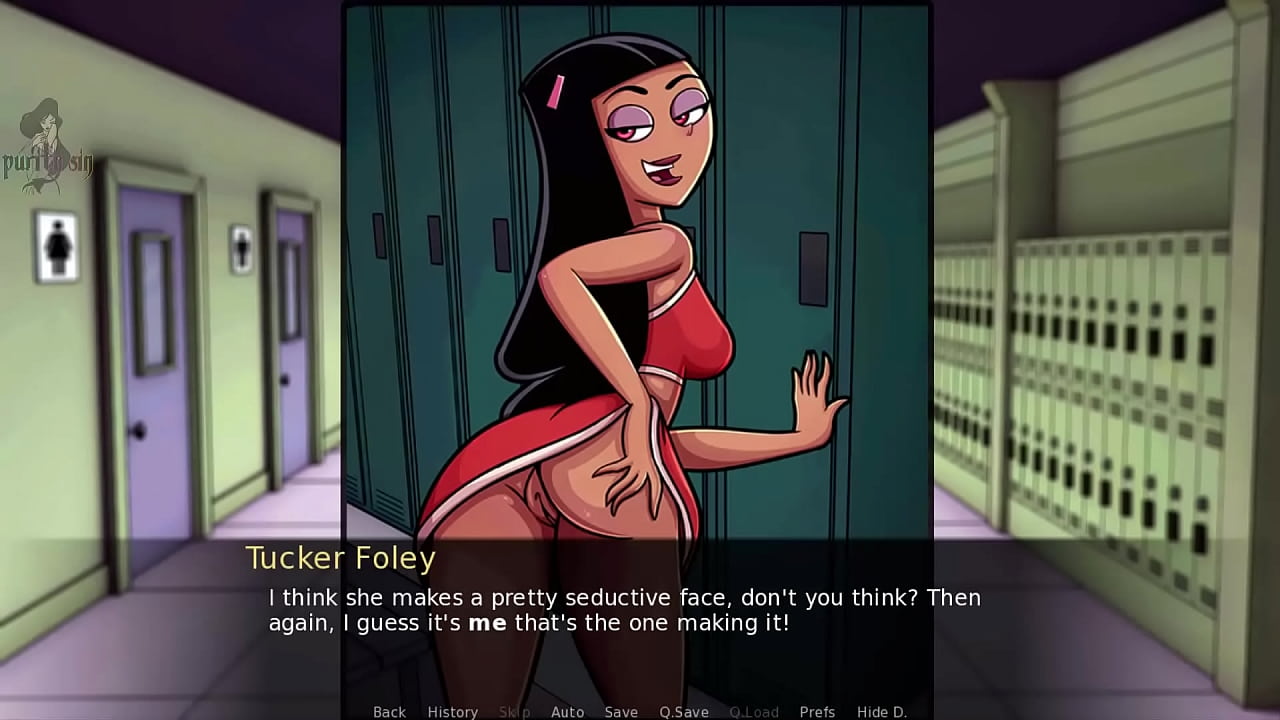Image resolution: width=1280 pixels, height=720 pixels.
Task: Click Back to rewind the dialogue
Action: tap(389, 712)
